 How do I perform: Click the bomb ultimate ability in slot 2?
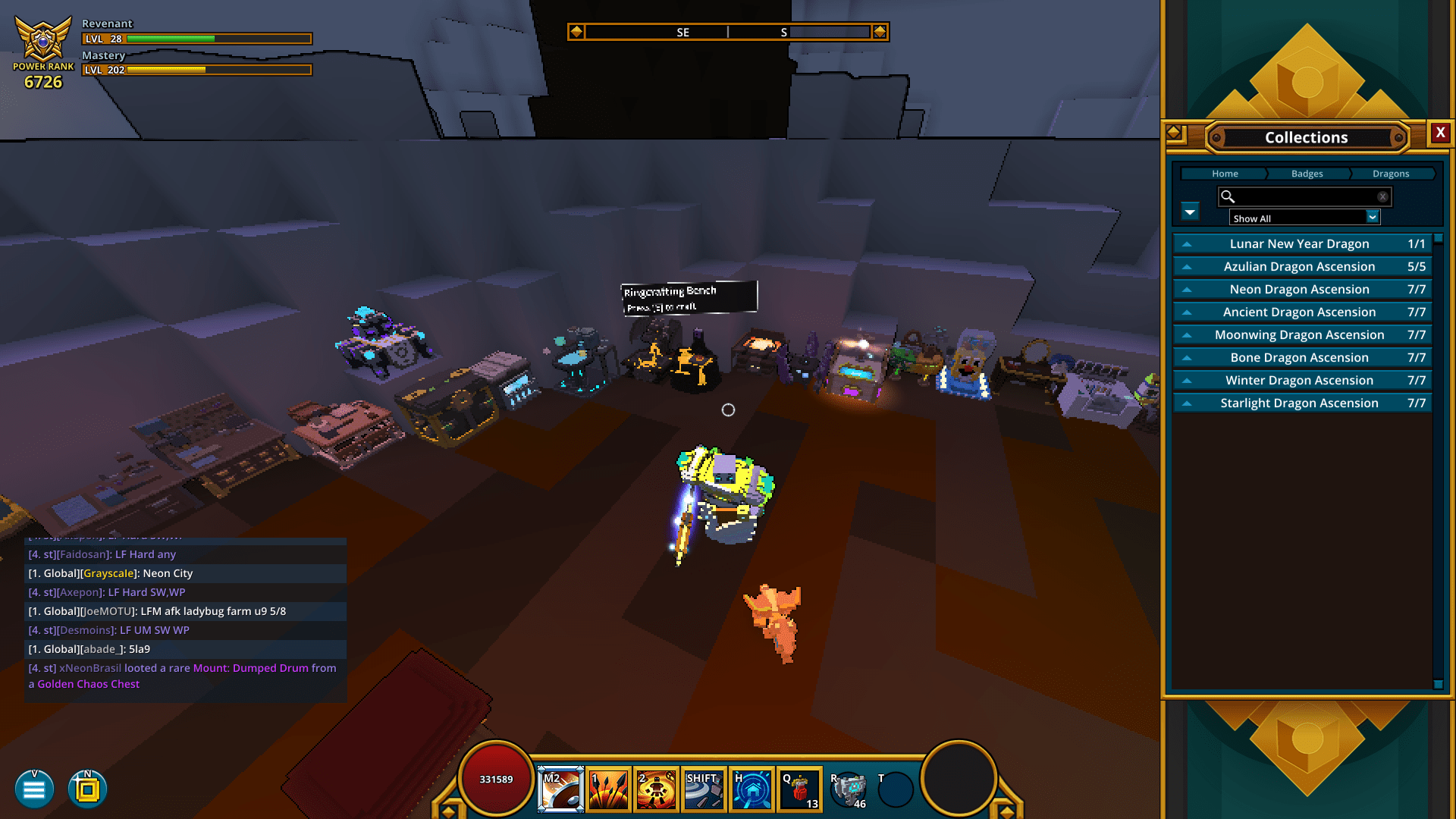coord(655,789)
